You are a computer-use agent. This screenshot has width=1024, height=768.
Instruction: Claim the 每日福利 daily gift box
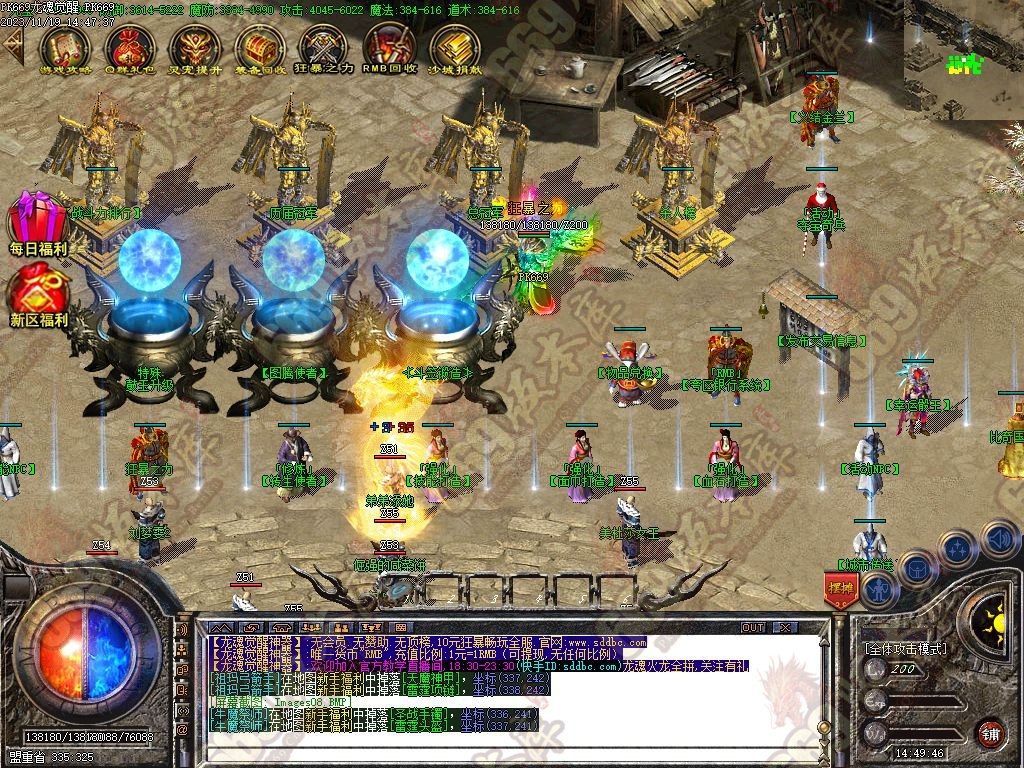click(x=38, y=222)
